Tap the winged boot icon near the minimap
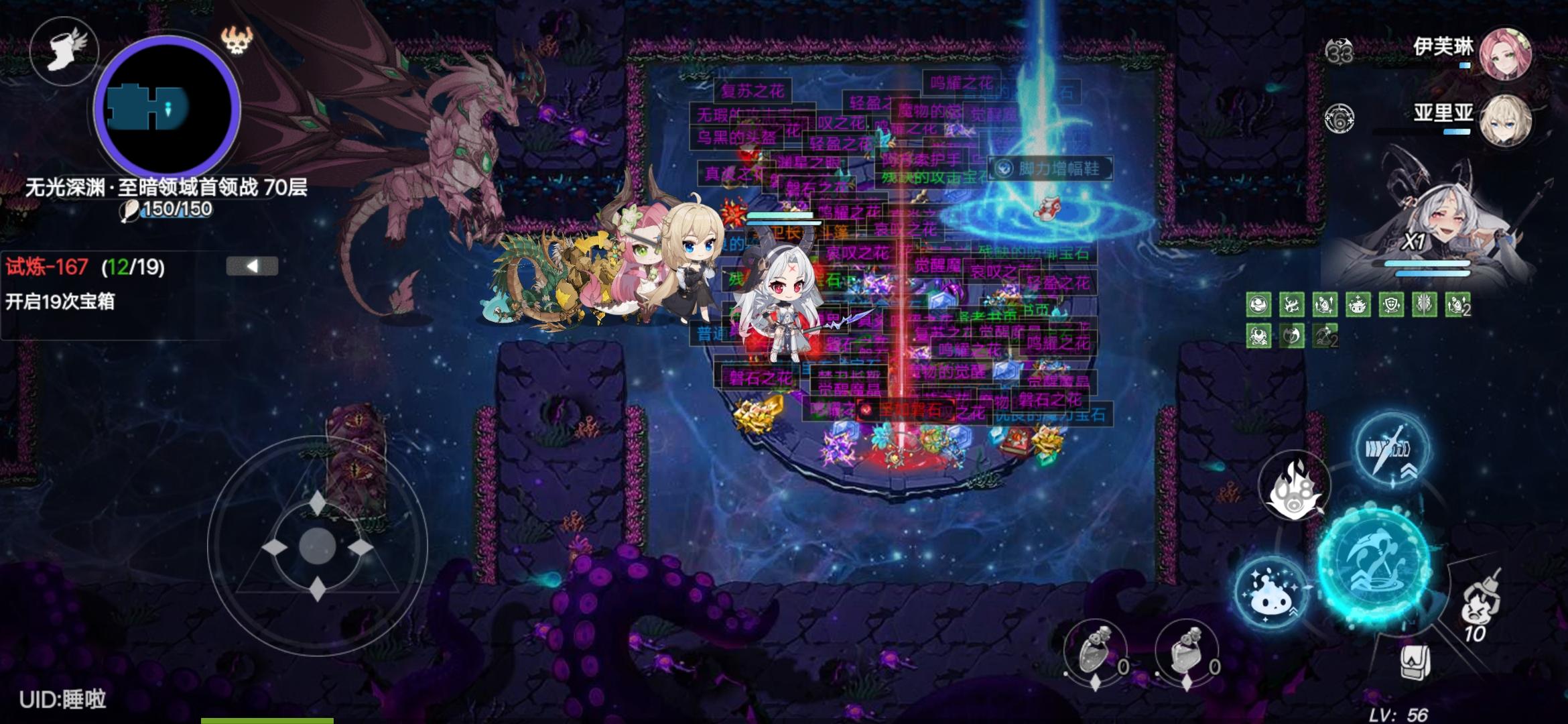The width and height of the screenshot is (1568, 724). point(65,52)
